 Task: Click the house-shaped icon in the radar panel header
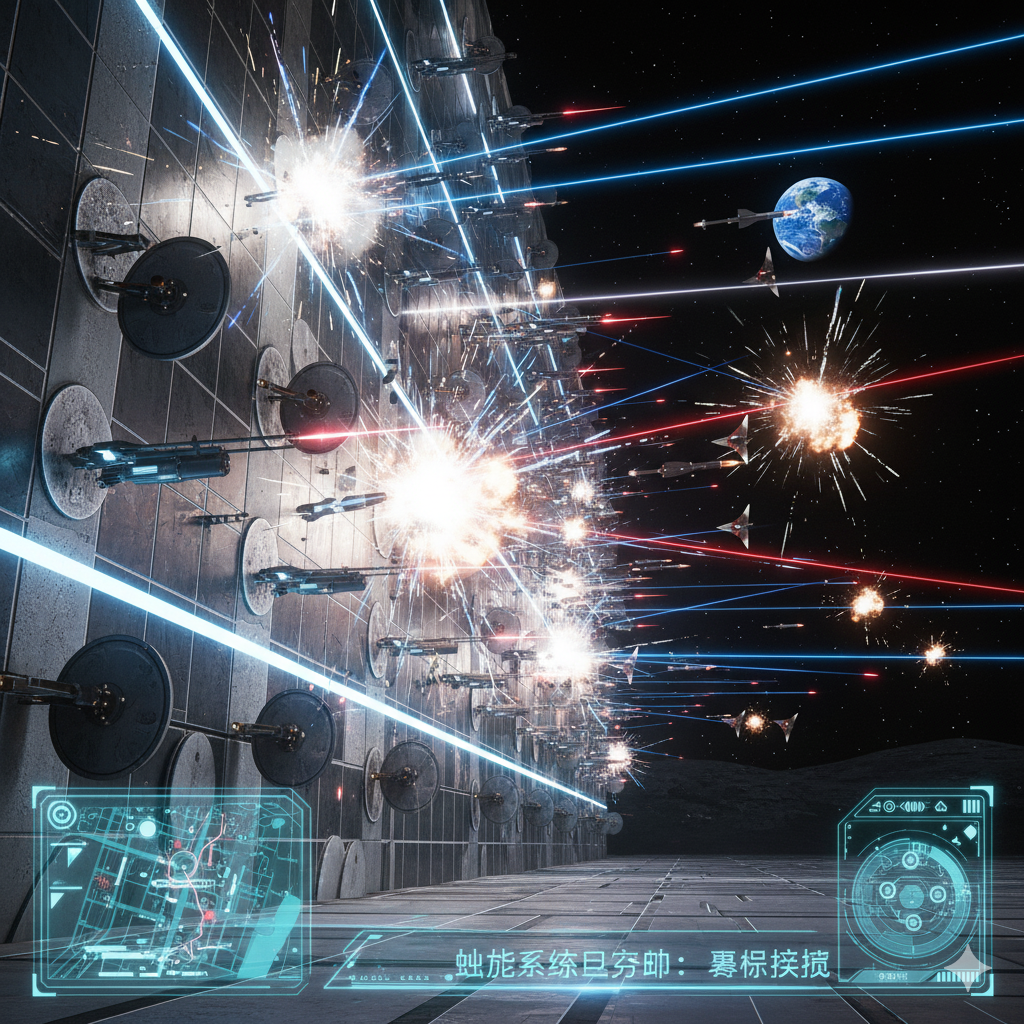click(940, 805)
